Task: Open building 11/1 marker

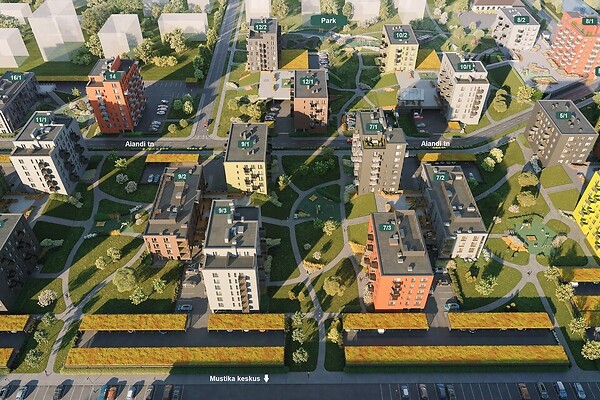Action: pyautogui.click(x=42, y=119)
